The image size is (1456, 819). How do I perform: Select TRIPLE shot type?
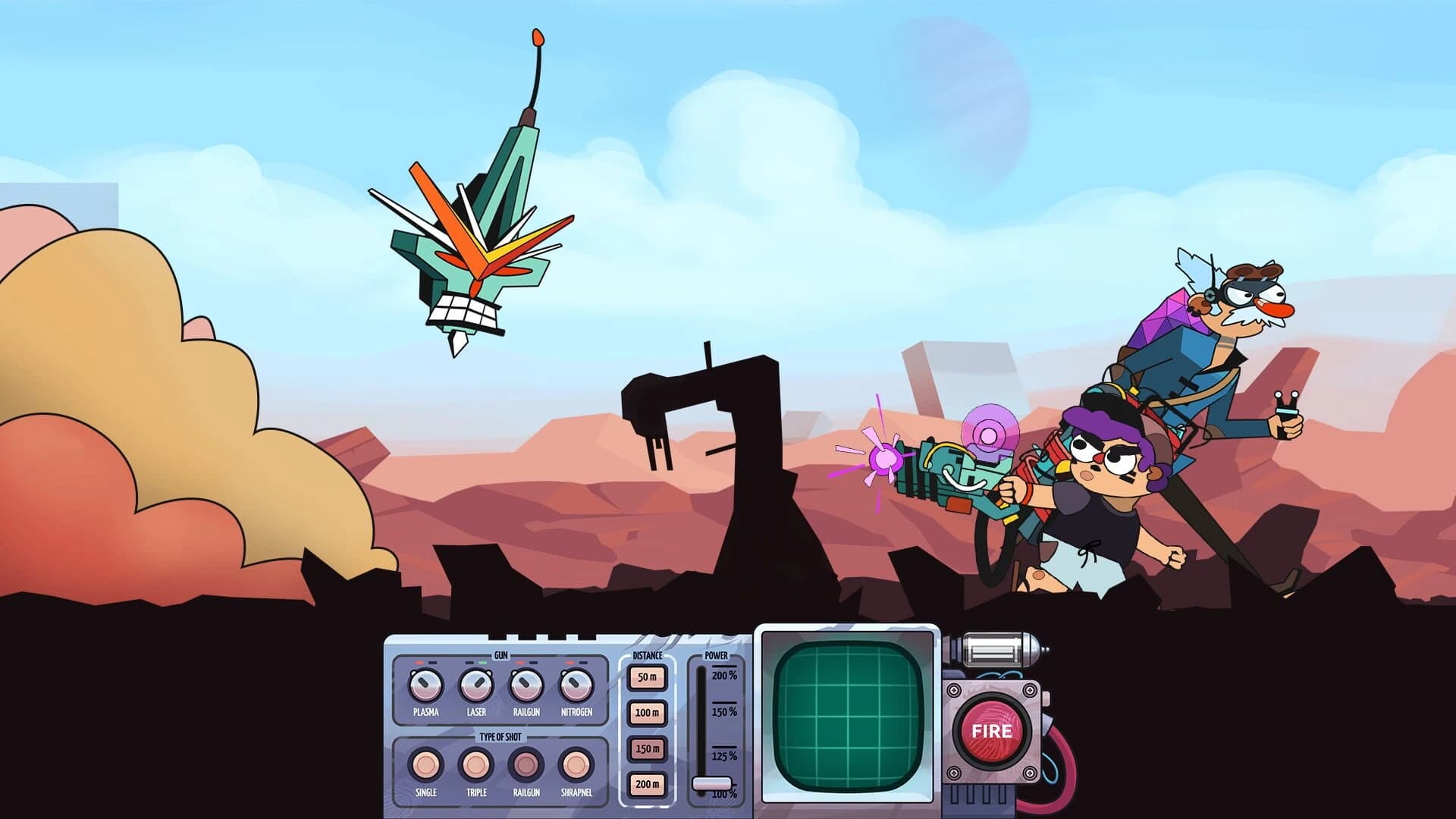[x=475, y=765]
